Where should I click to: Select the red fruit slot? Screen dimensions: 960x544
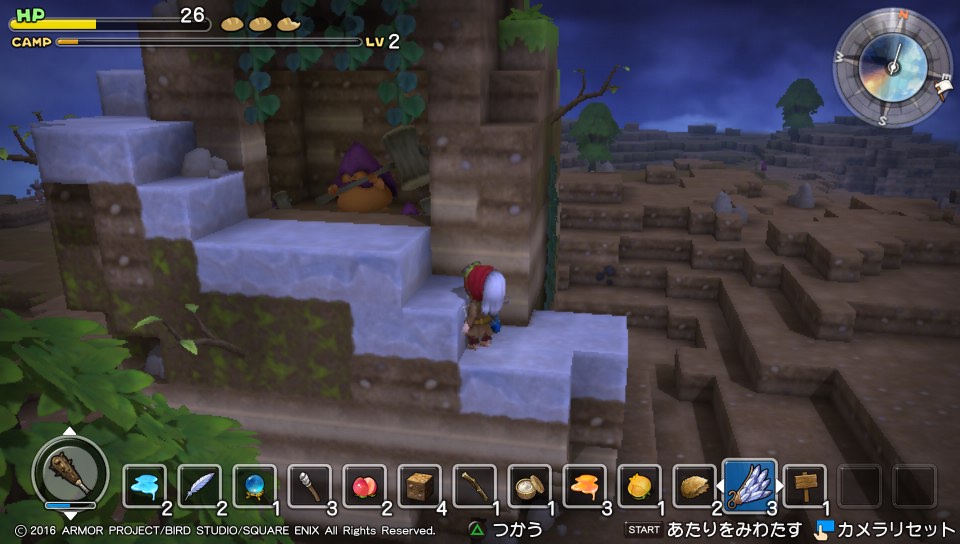[365, 487]
